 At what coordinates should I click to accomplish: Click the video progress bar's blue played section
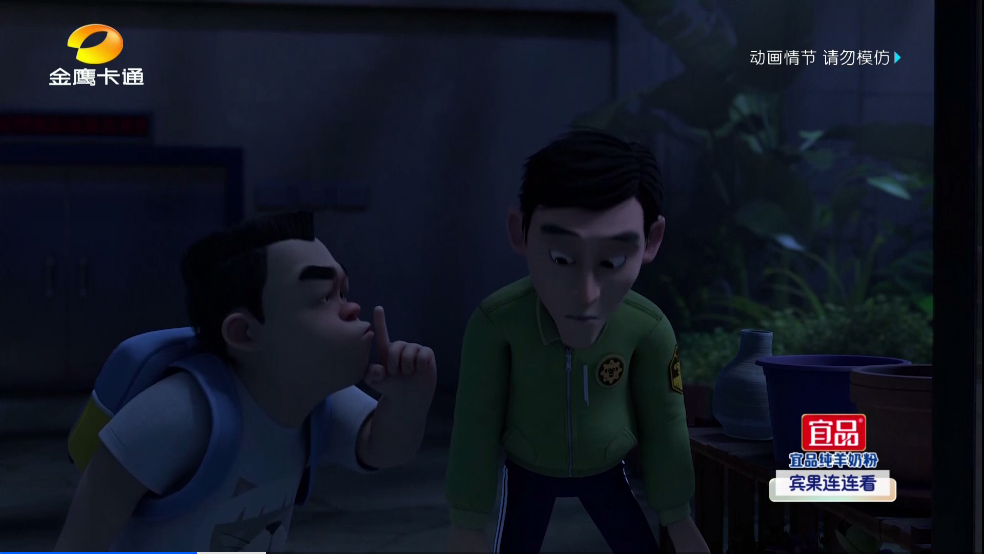(98, 551)
